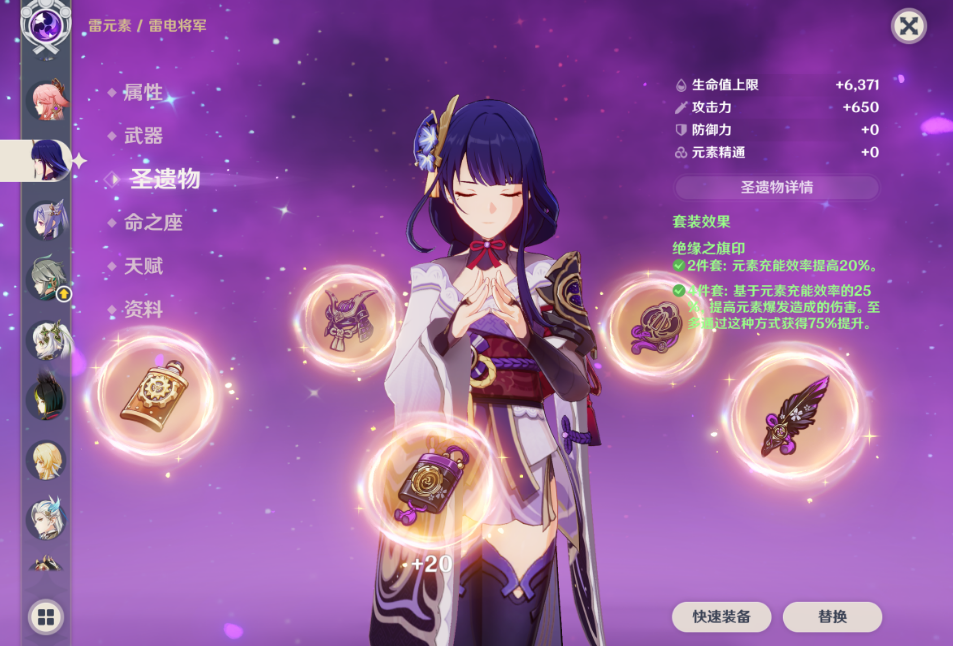Switch to the 武器 weapon section
Screen dimensions: 953x646
tap(143, 136)
